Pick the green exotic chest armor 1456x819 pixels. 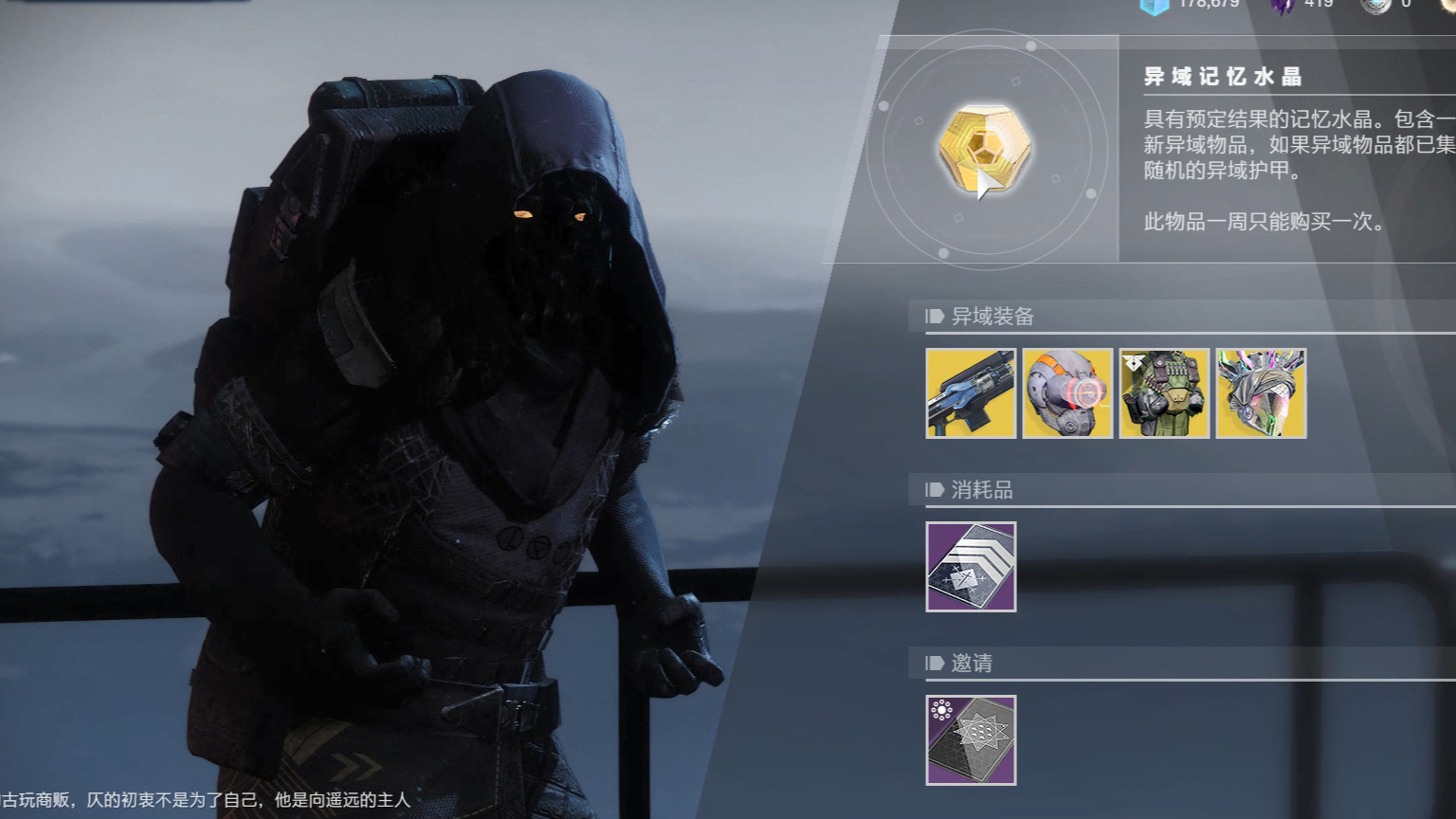[1164, 393]
